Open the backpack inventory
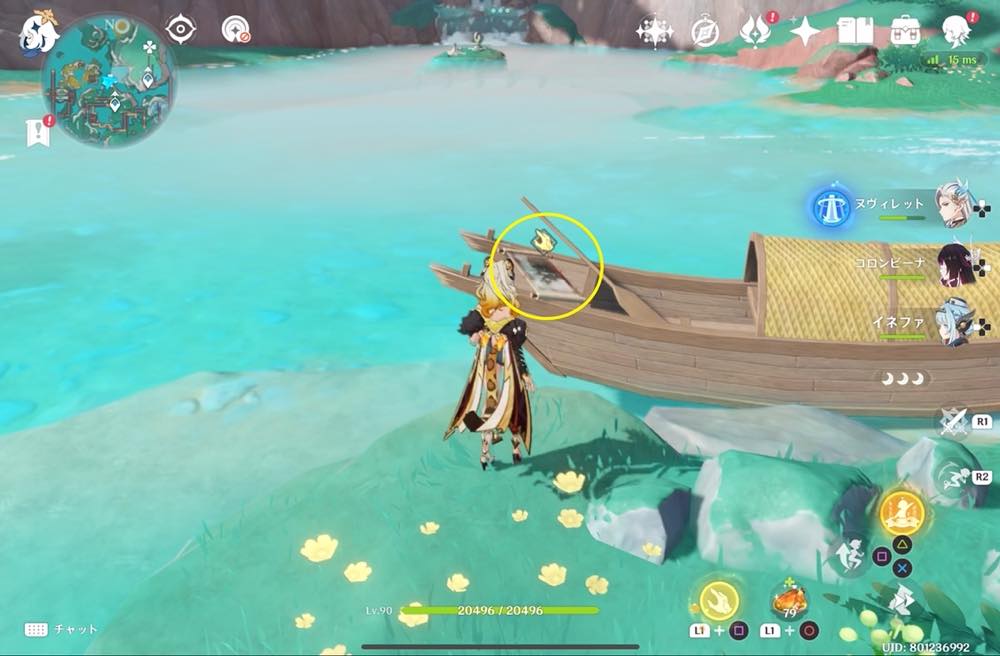The width and height of the screenshot is (1000, 656). [x=906, y=31]
